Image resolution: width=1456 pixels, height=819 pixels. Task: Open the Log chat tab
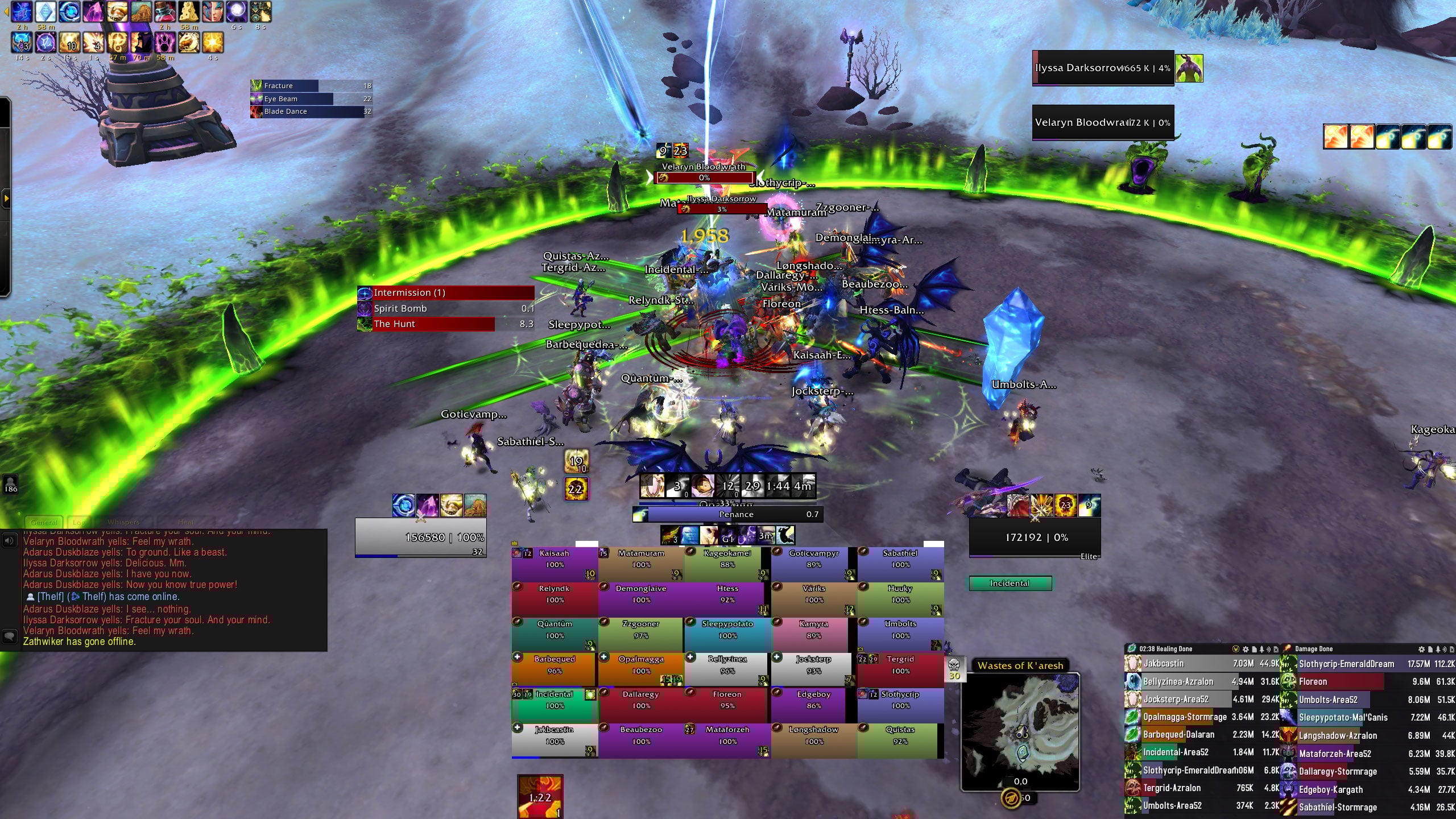tap(79, 522)
